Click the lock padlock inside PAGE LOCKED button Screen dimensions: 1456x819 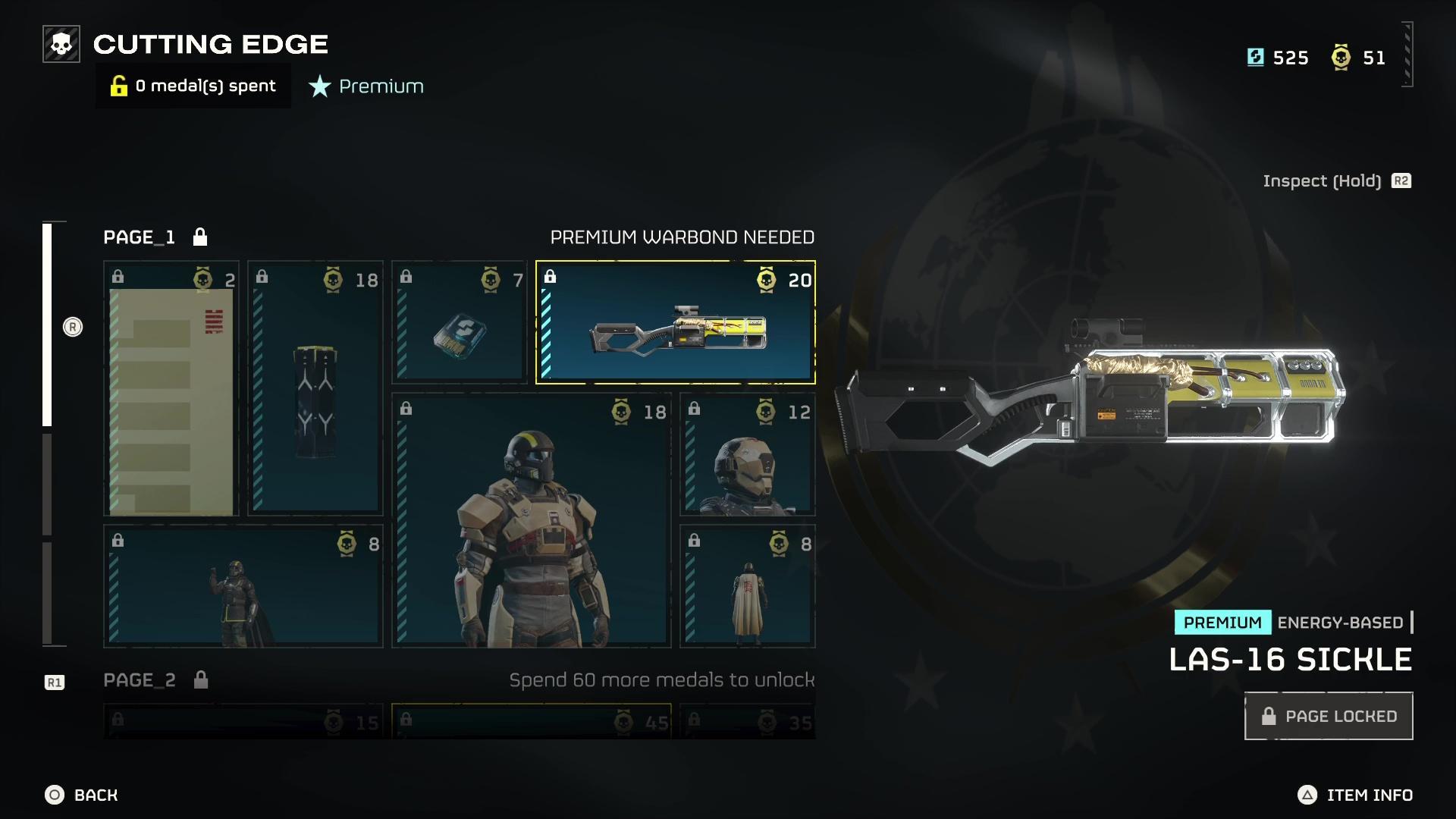(1269, 715)
